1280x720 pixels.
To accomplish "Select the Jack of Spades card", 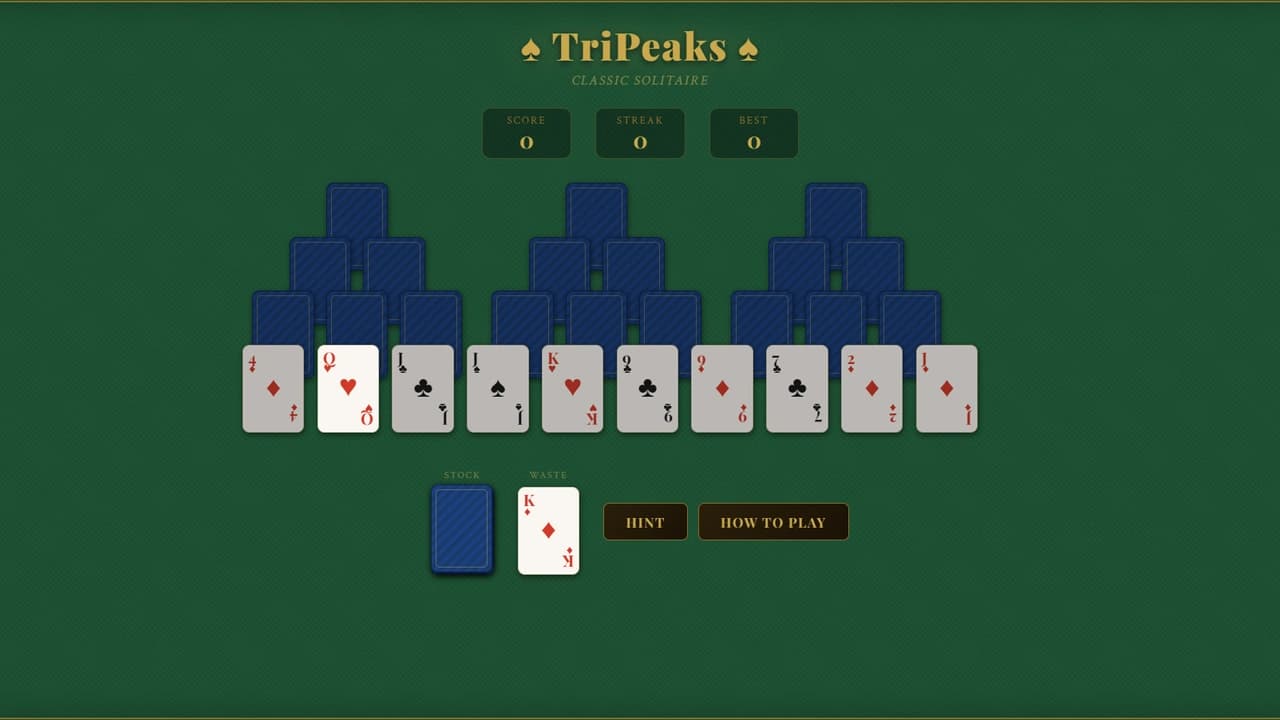I will [x=497, y=389].
